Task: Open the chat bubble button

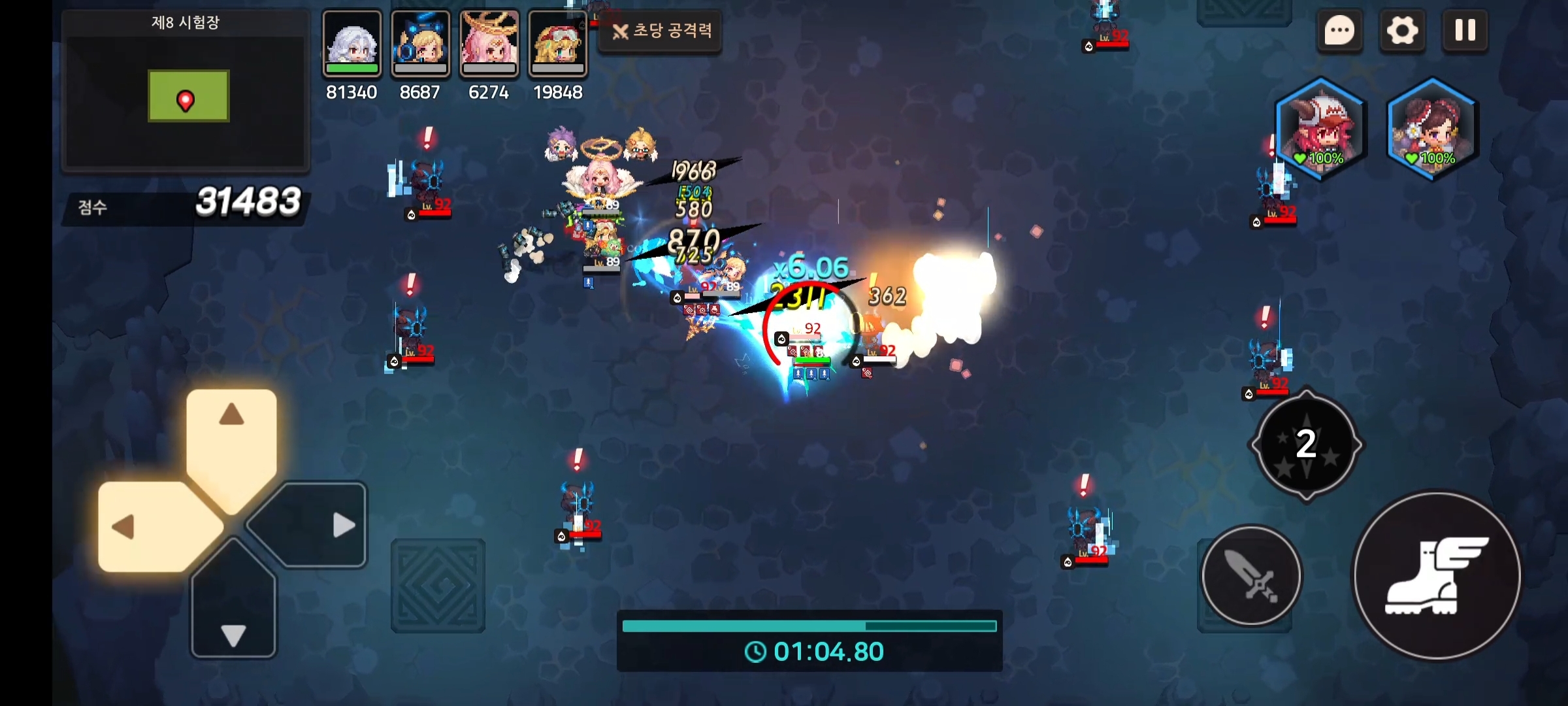Action: (1339, 30)
